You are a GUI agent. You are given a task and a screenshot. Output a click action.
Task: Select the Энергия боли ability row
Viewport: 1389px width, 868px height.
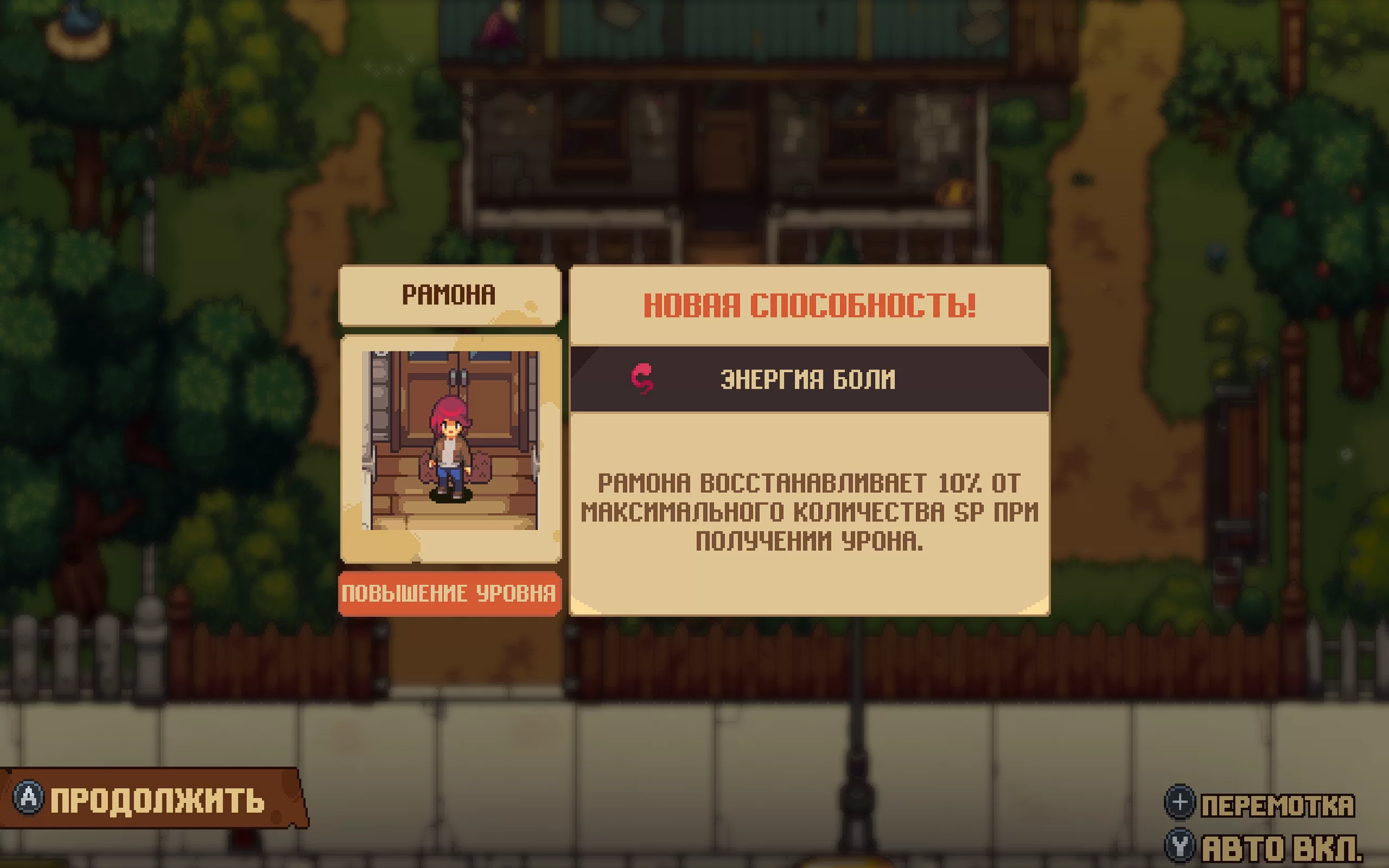[x=809, y=379]
